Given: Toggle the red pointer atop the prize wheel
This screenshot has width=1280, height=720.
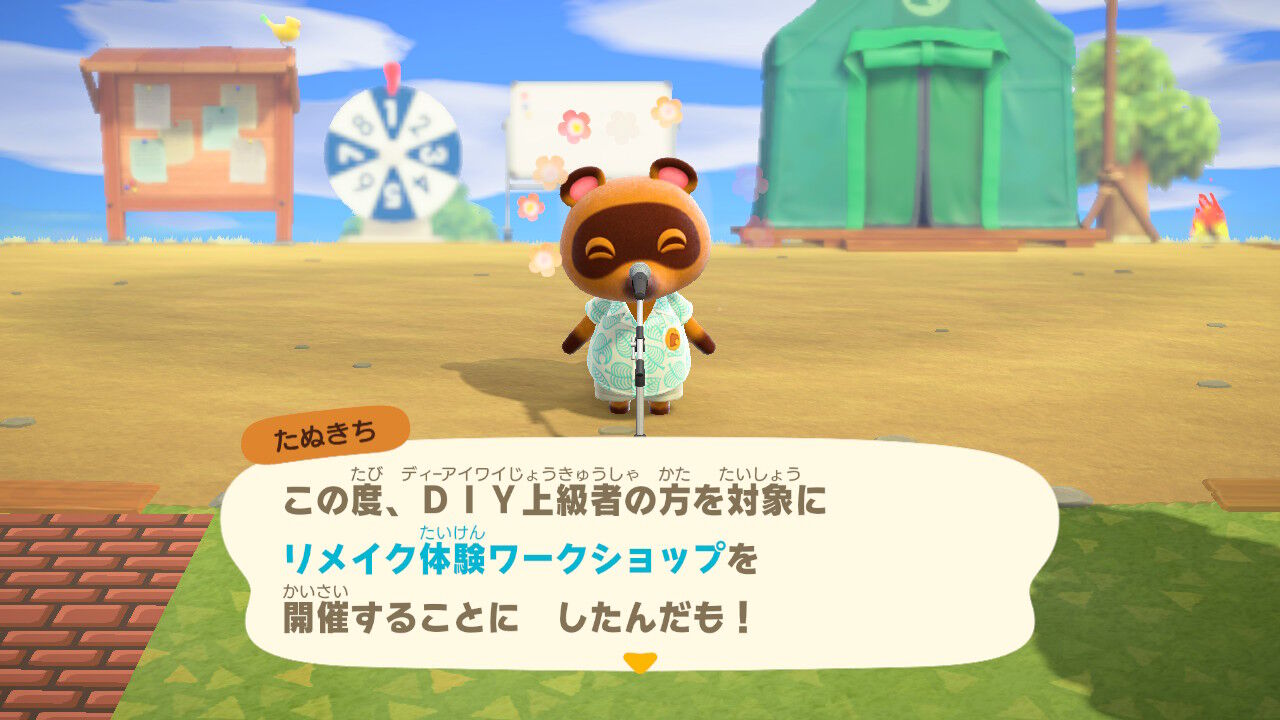Looking at the screenshot, I should point(391,78).
